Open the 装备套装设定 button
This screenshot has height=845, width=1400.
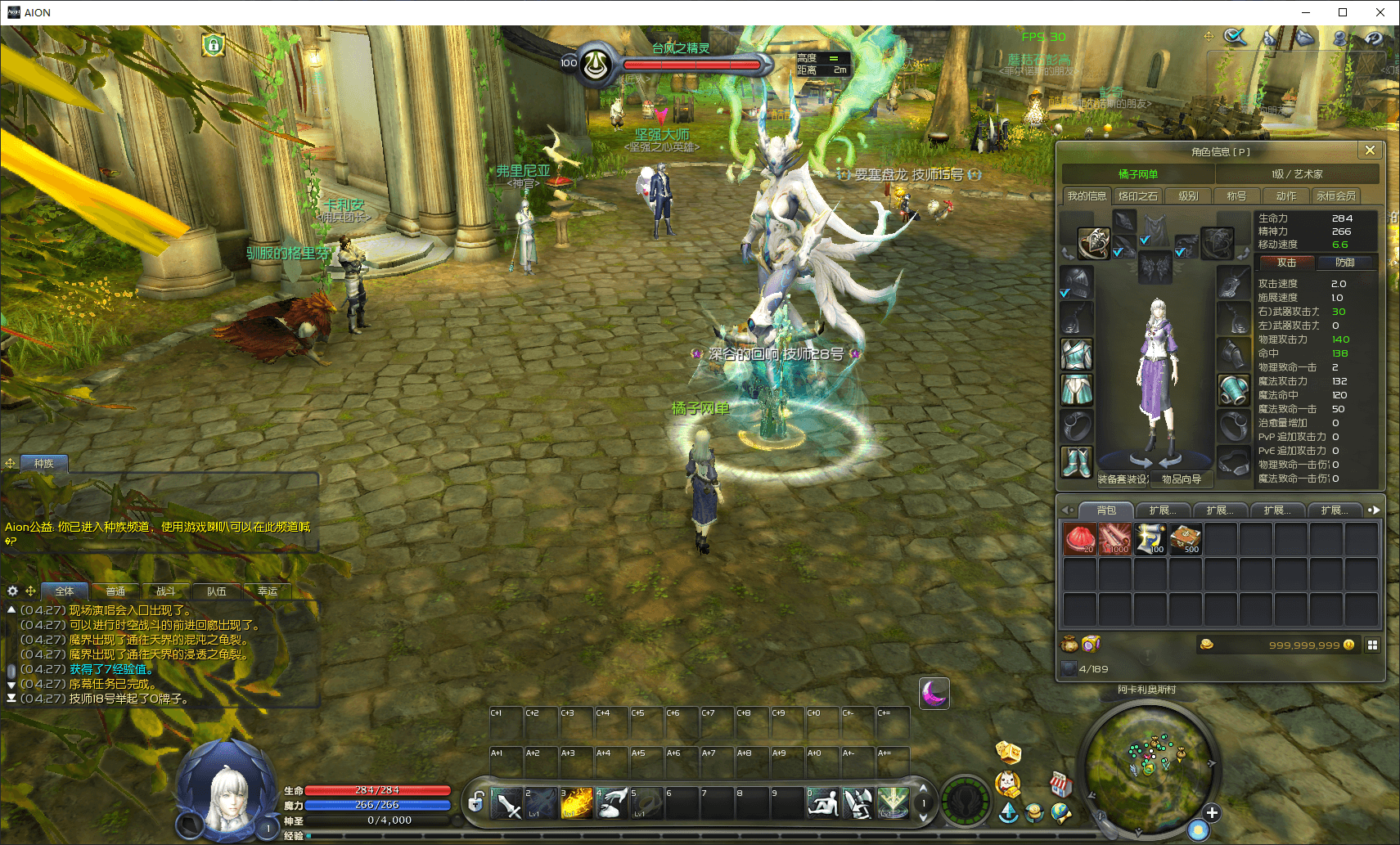1123,479
